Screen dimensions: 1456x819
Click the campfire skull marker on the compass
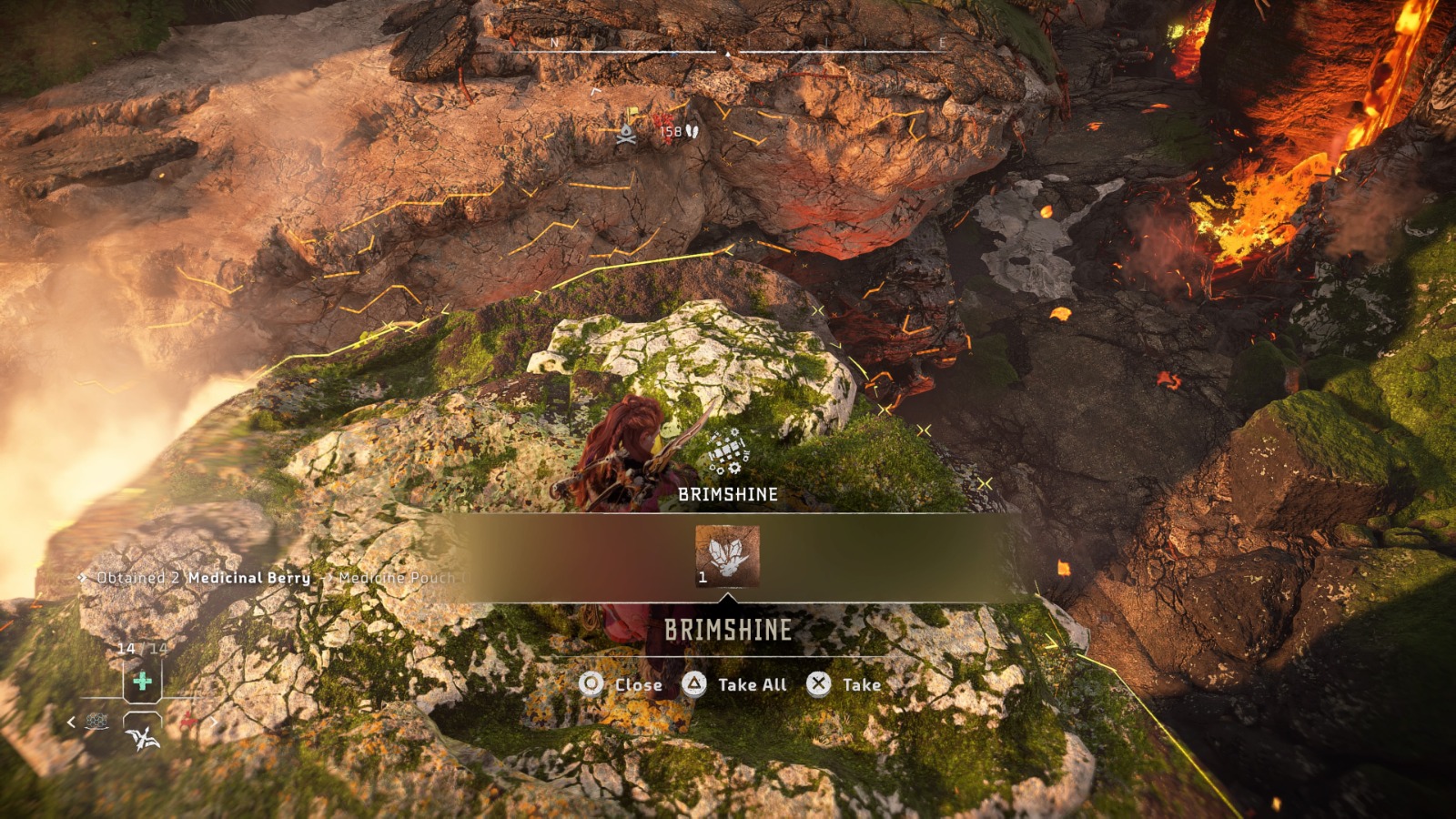point(625,134)
